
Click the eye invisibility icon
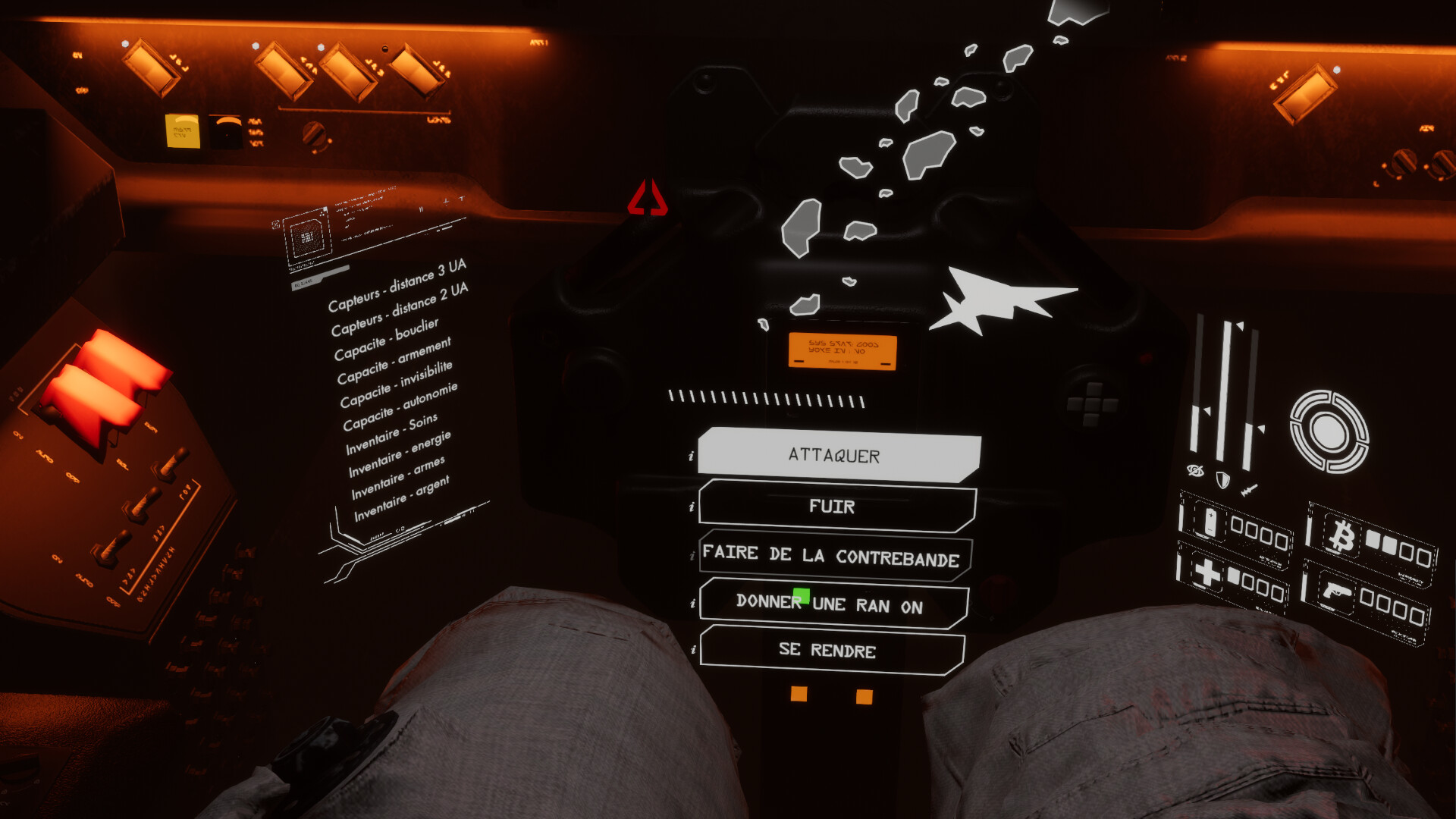pyautogui.click(x=1195, y=471)
